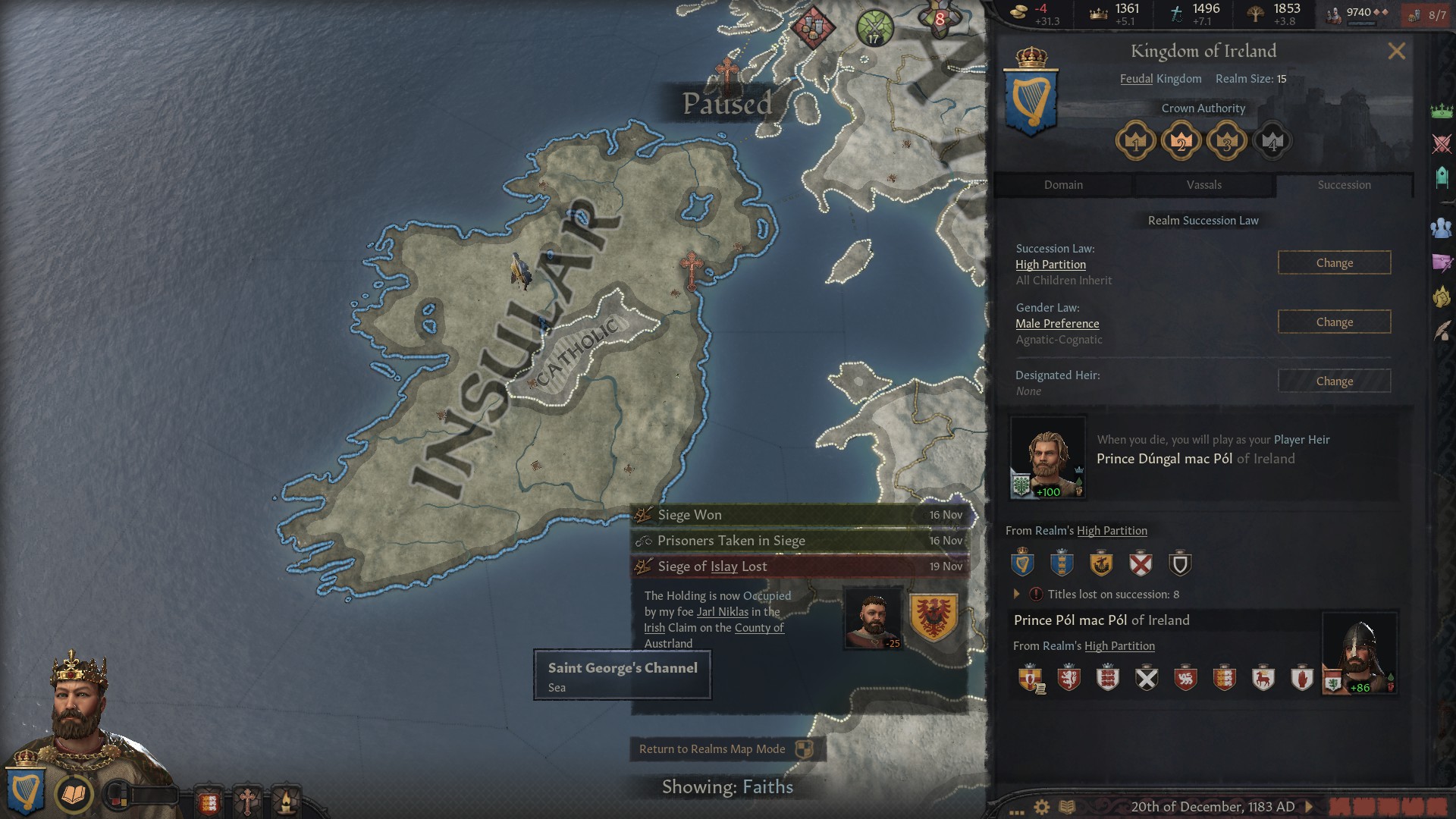Click Change next to Succession Law
Viewport: 1456px width, 819px height.
tap(1334, 262)
